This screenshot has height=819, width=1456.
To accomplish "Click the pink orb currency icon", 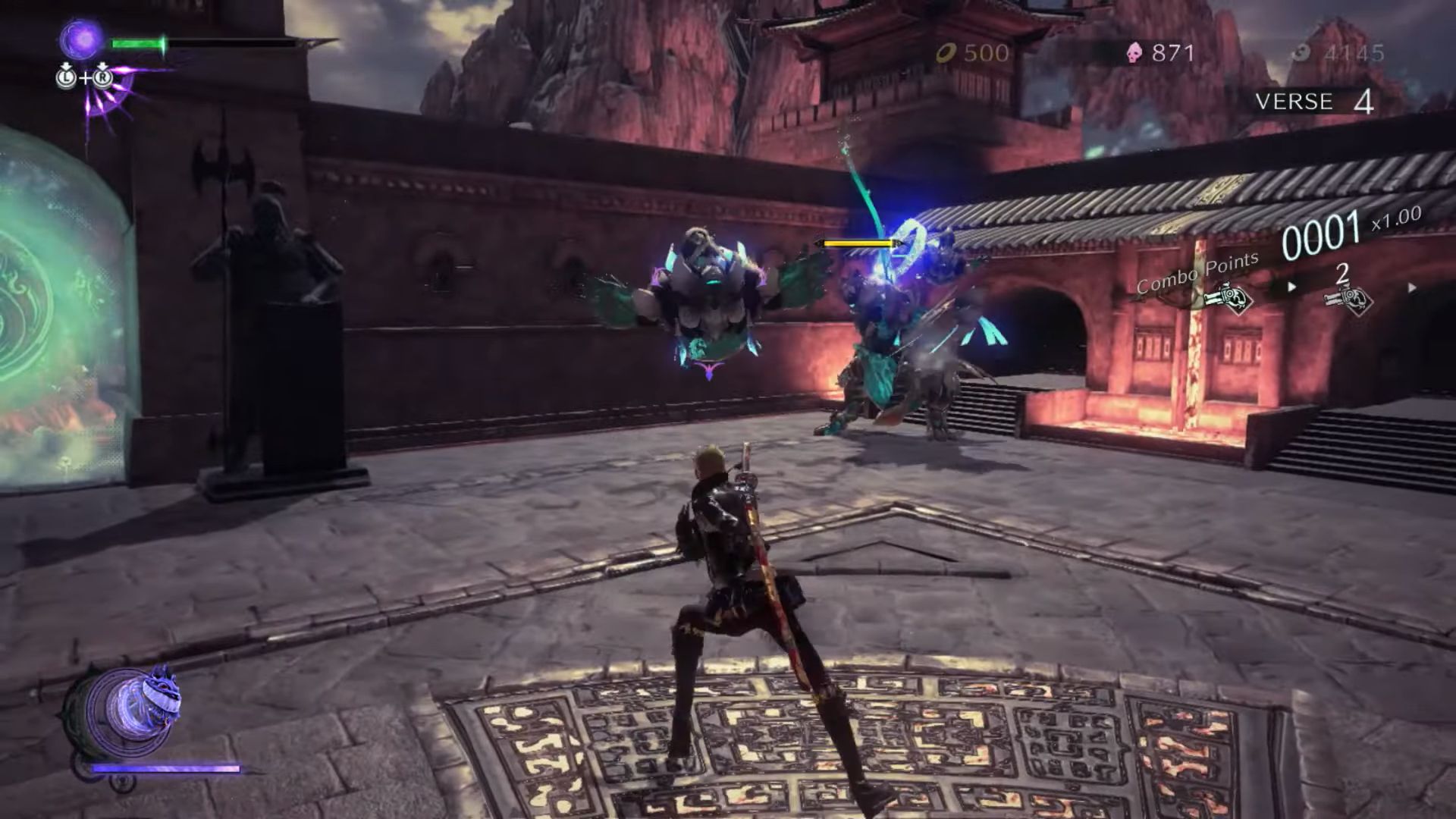I will (1134, 53).
